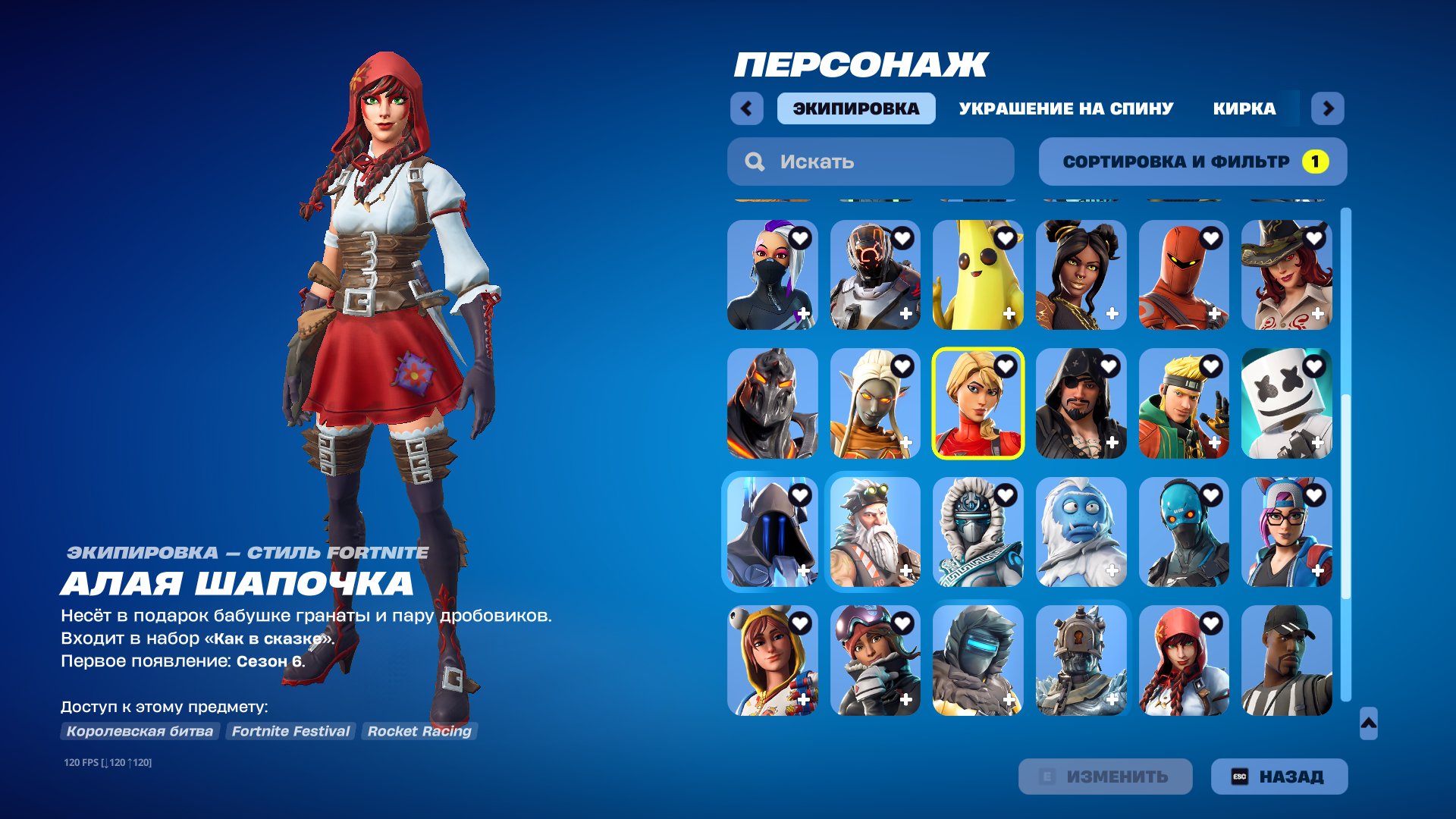Click the right arrow to view next category

pos(1329,108)
